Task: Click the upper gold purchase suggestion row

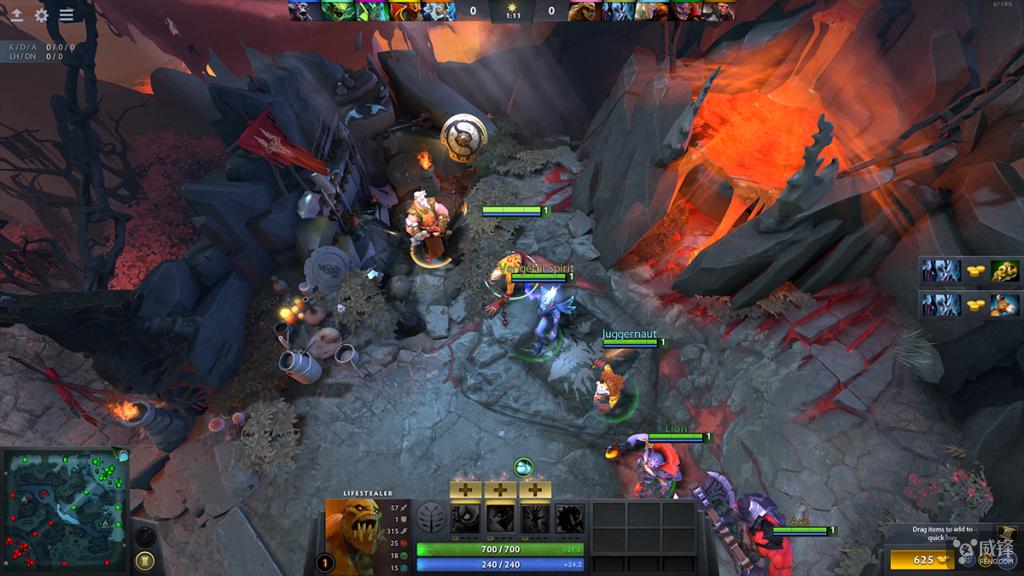Action: click(969, 271)
